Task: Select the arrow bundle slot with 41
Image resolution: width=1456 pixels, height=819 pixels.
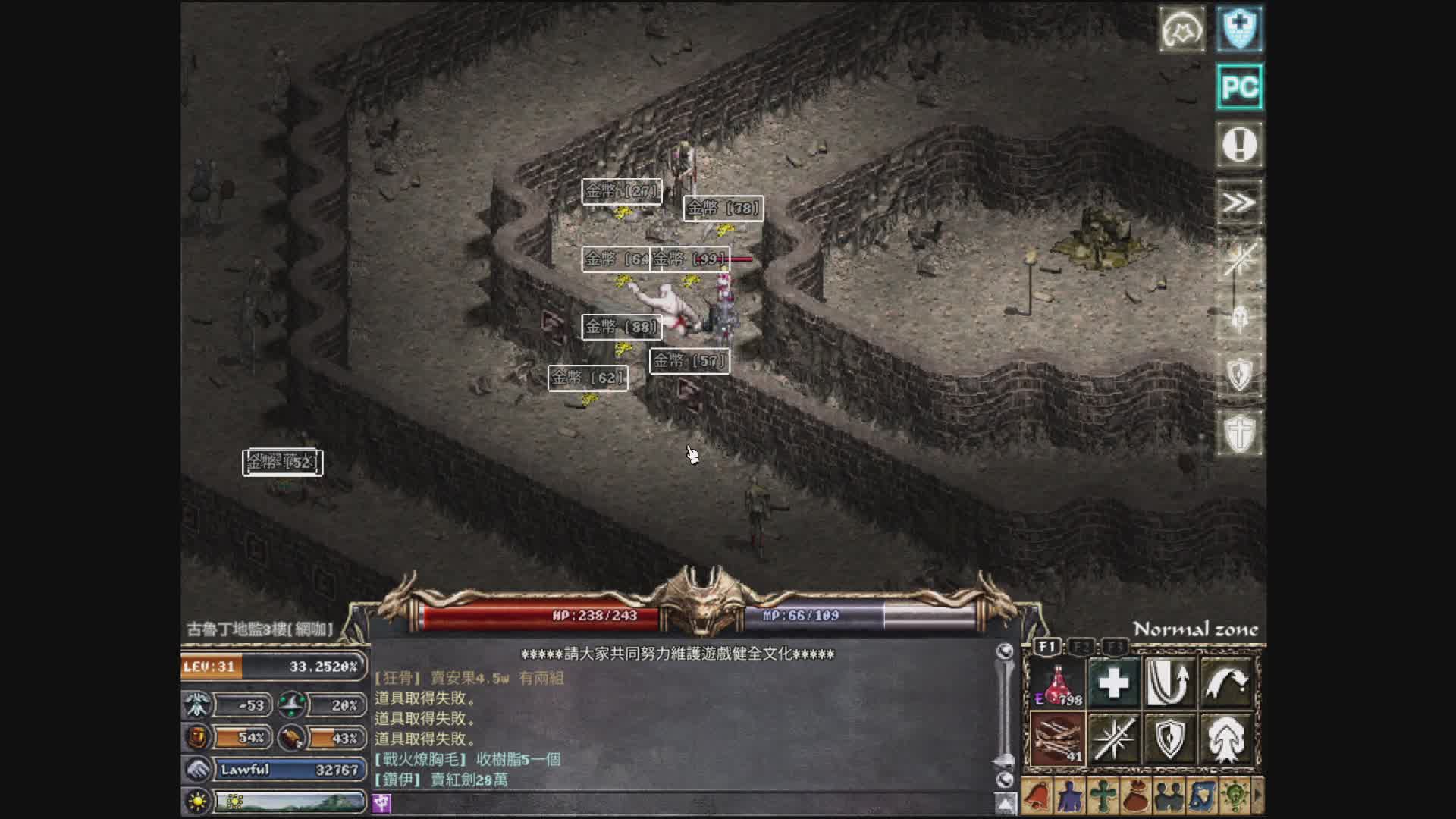Action: [1058, 739]
